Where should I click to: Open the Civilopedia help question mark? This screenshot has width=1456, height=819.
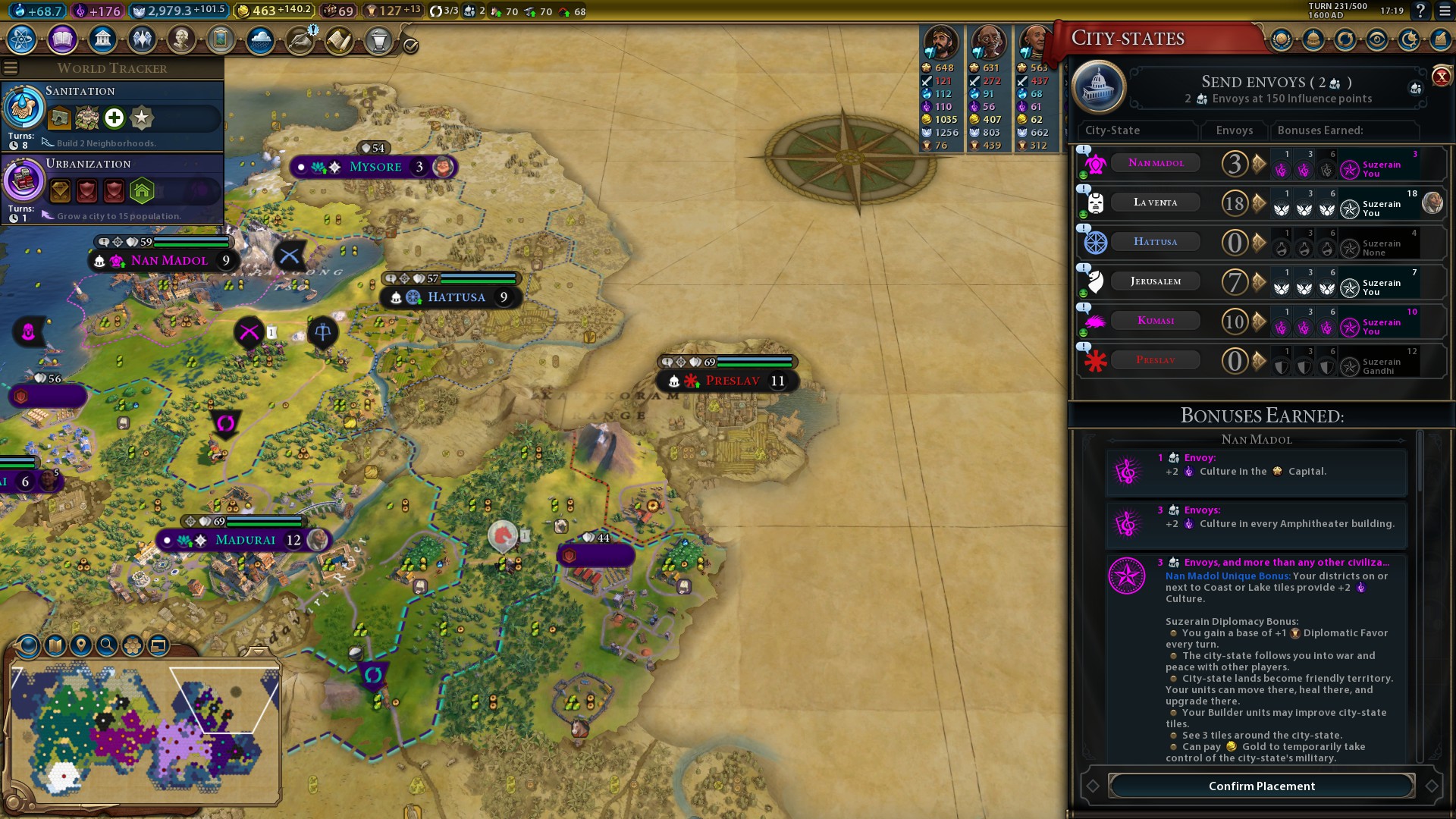(x=1420, y=11)
